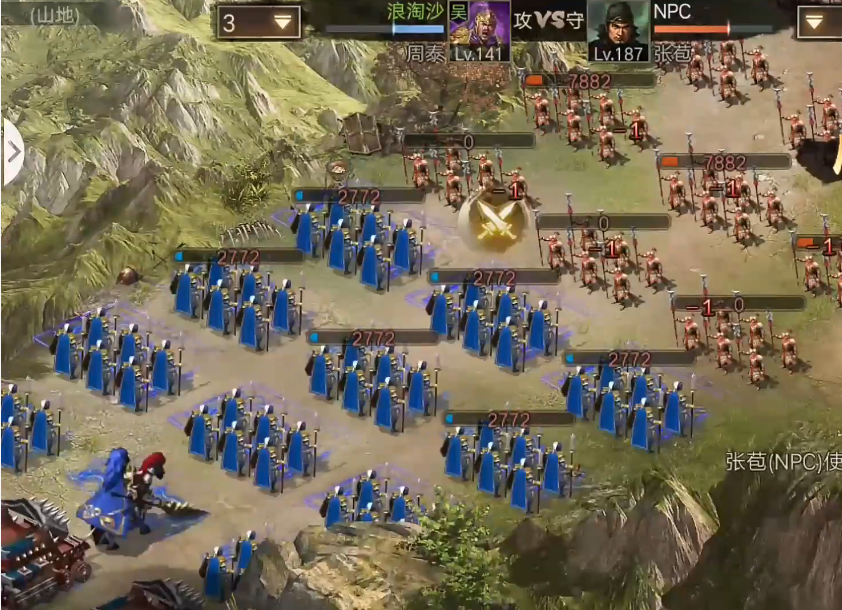Click the crossed swords battle icon
842x610 pixels.
(494, 218)
